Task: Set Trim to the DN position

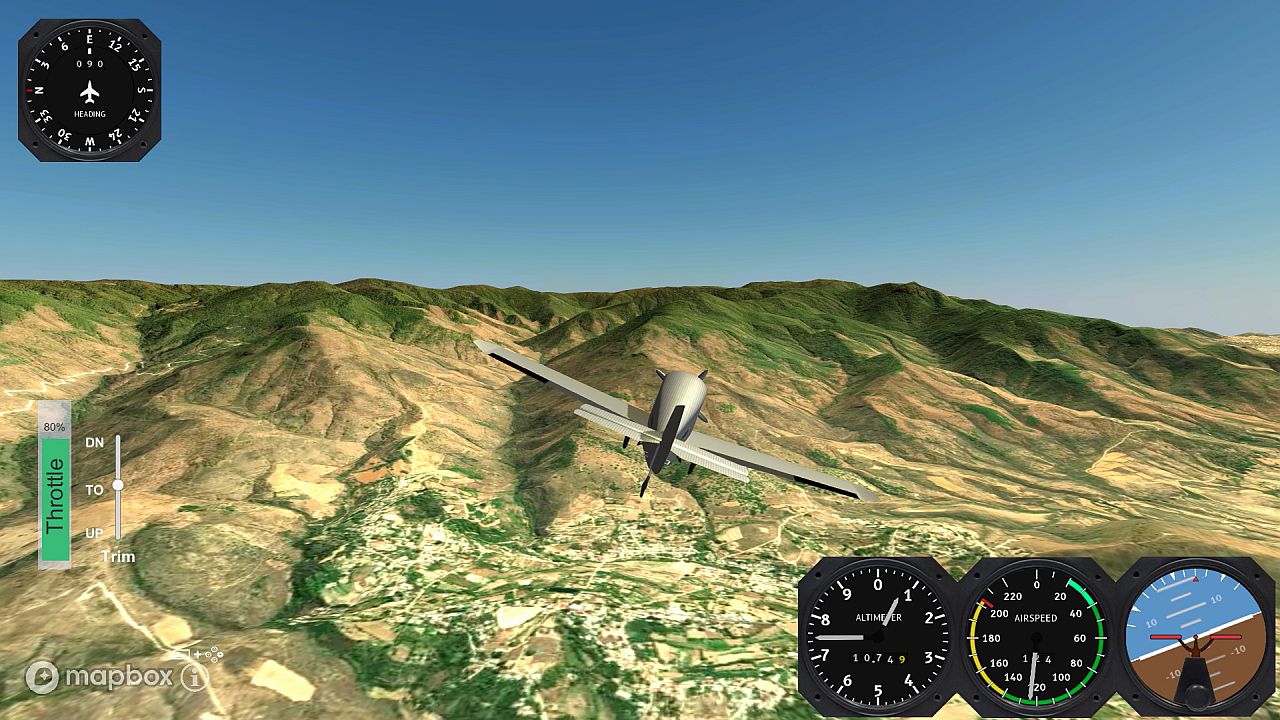Action: pyautogui.click(x=118, y=442)
